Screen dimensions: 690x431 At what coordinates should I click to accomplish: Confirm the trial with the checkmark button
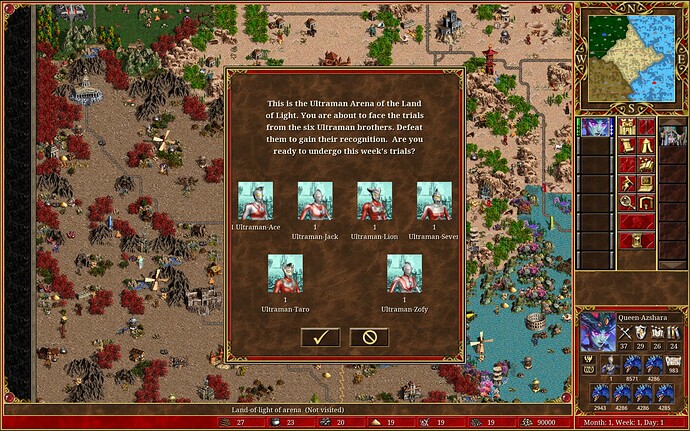coord(320,337)
